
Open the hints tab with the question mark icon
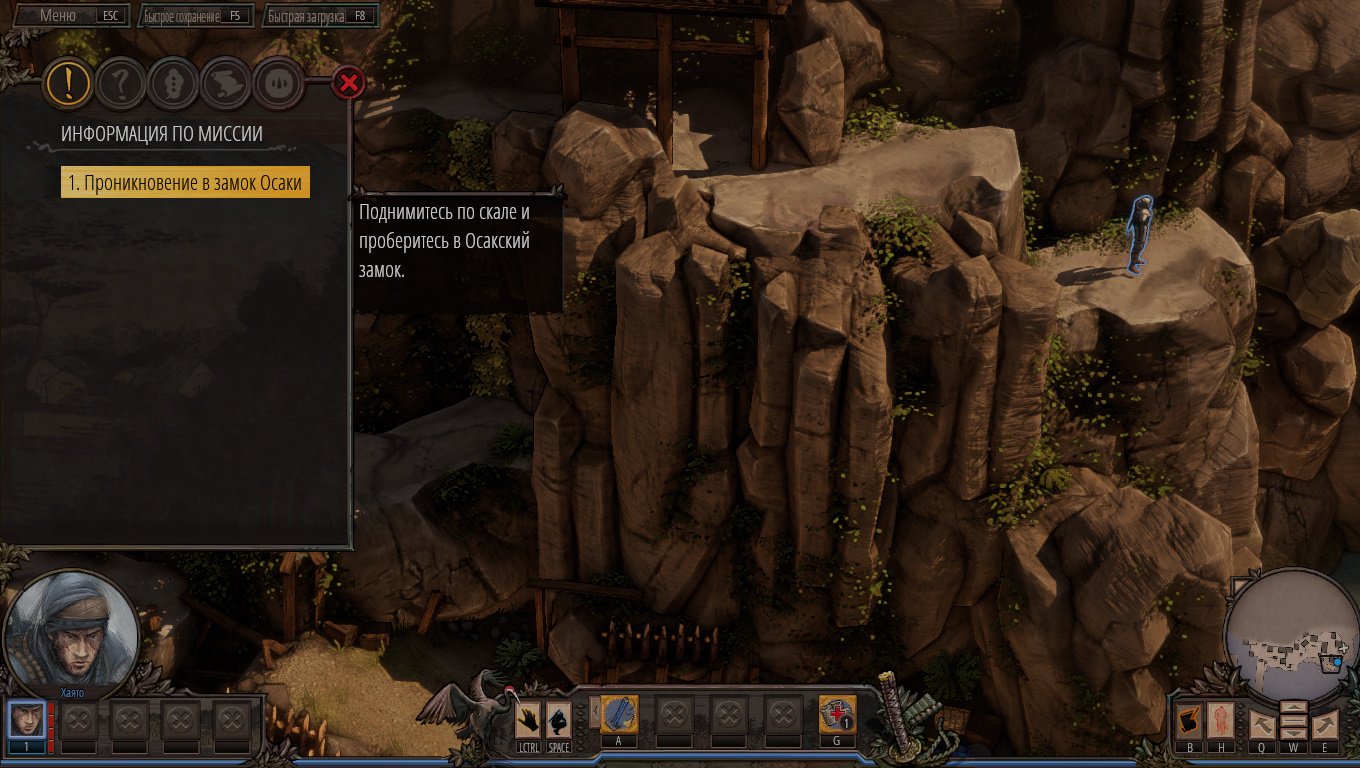tap(120, 85)
